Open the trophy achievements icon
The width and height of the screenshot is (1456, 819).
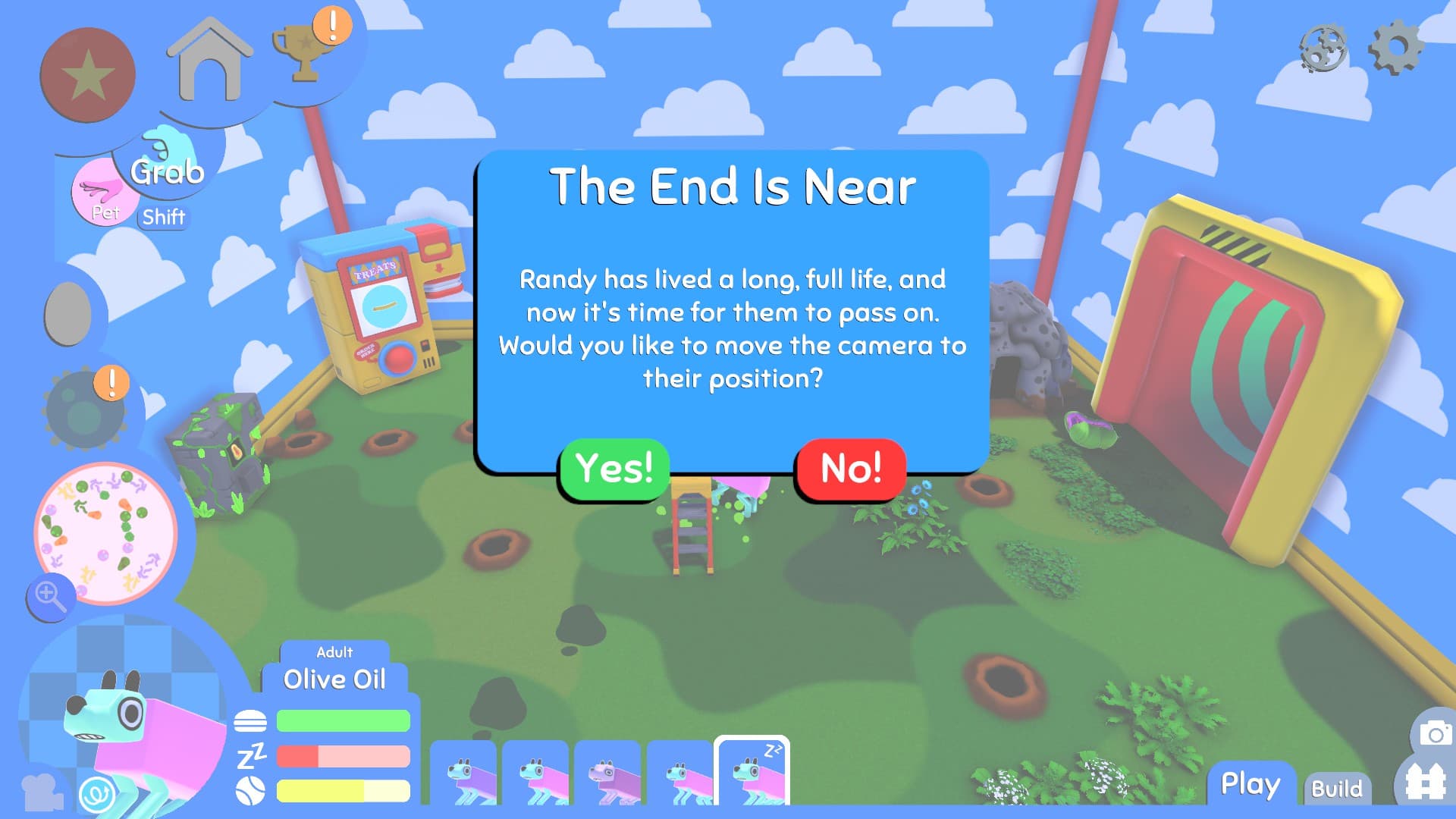(x=305, y=52)
